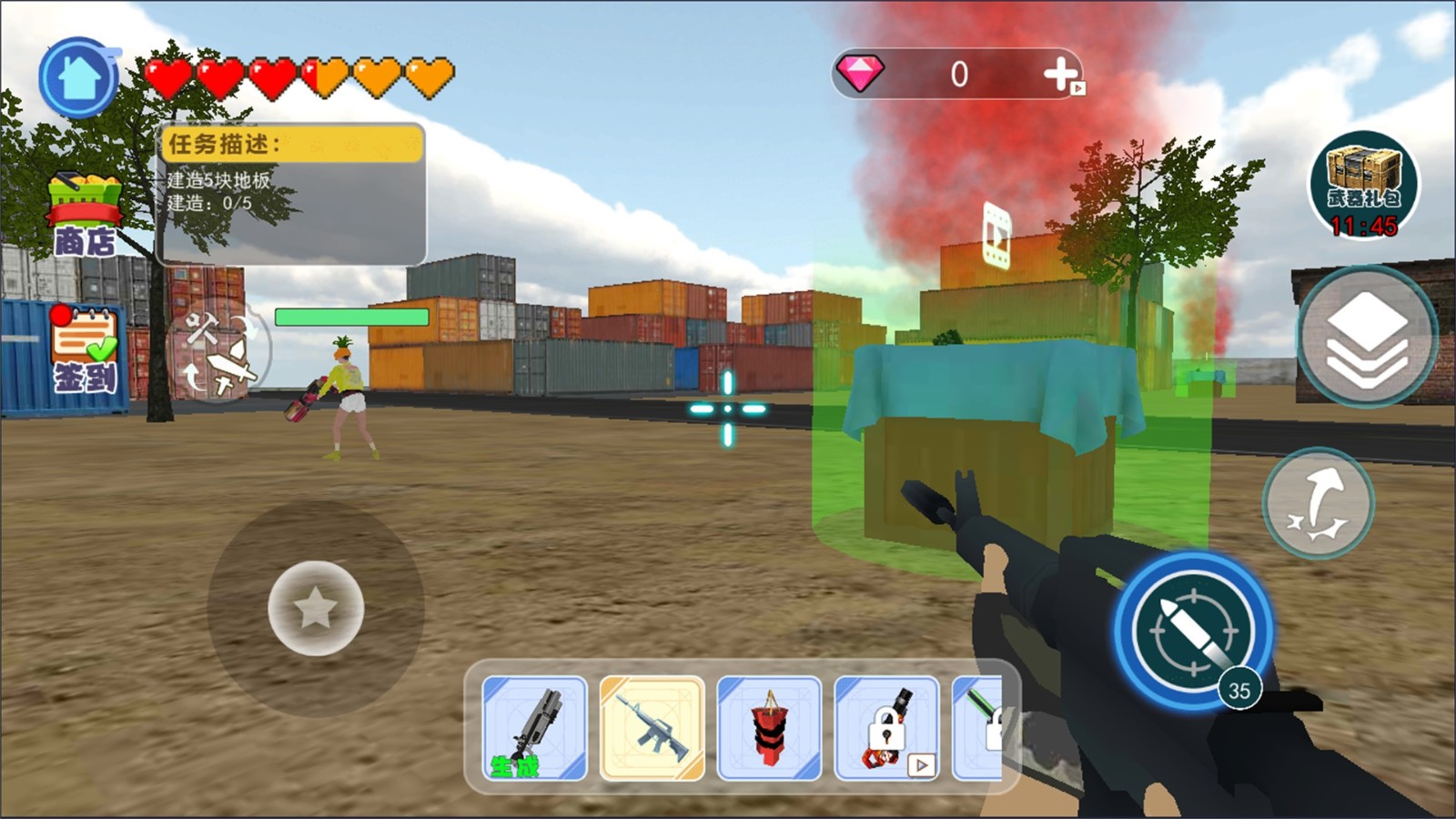Select the assault rifle hotbar slot
The image size is (1456, 819).
pyautogui.click(x=652, y=728)
